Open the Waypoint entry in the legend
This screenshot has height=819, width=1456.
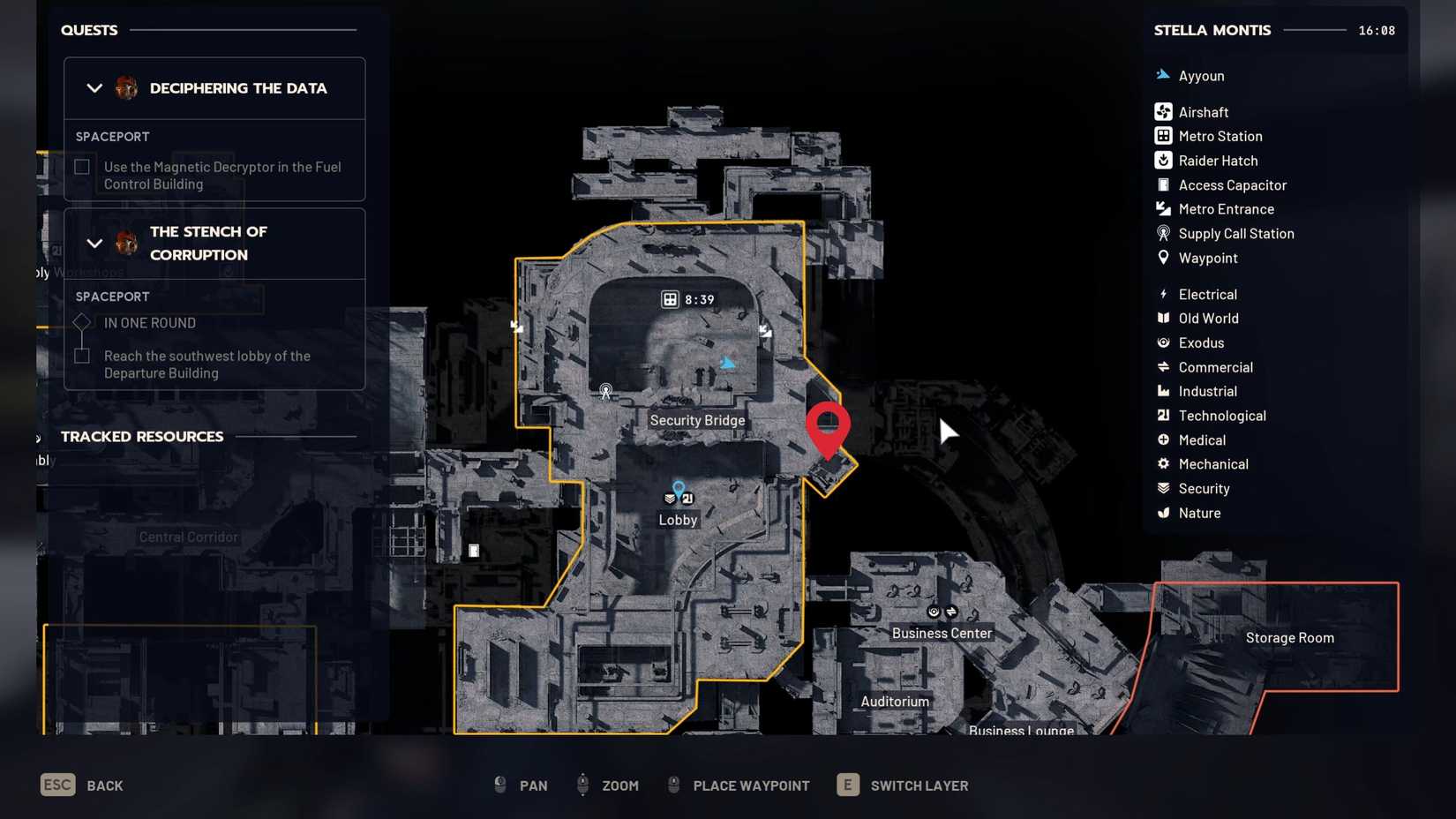coord(1163,258)
